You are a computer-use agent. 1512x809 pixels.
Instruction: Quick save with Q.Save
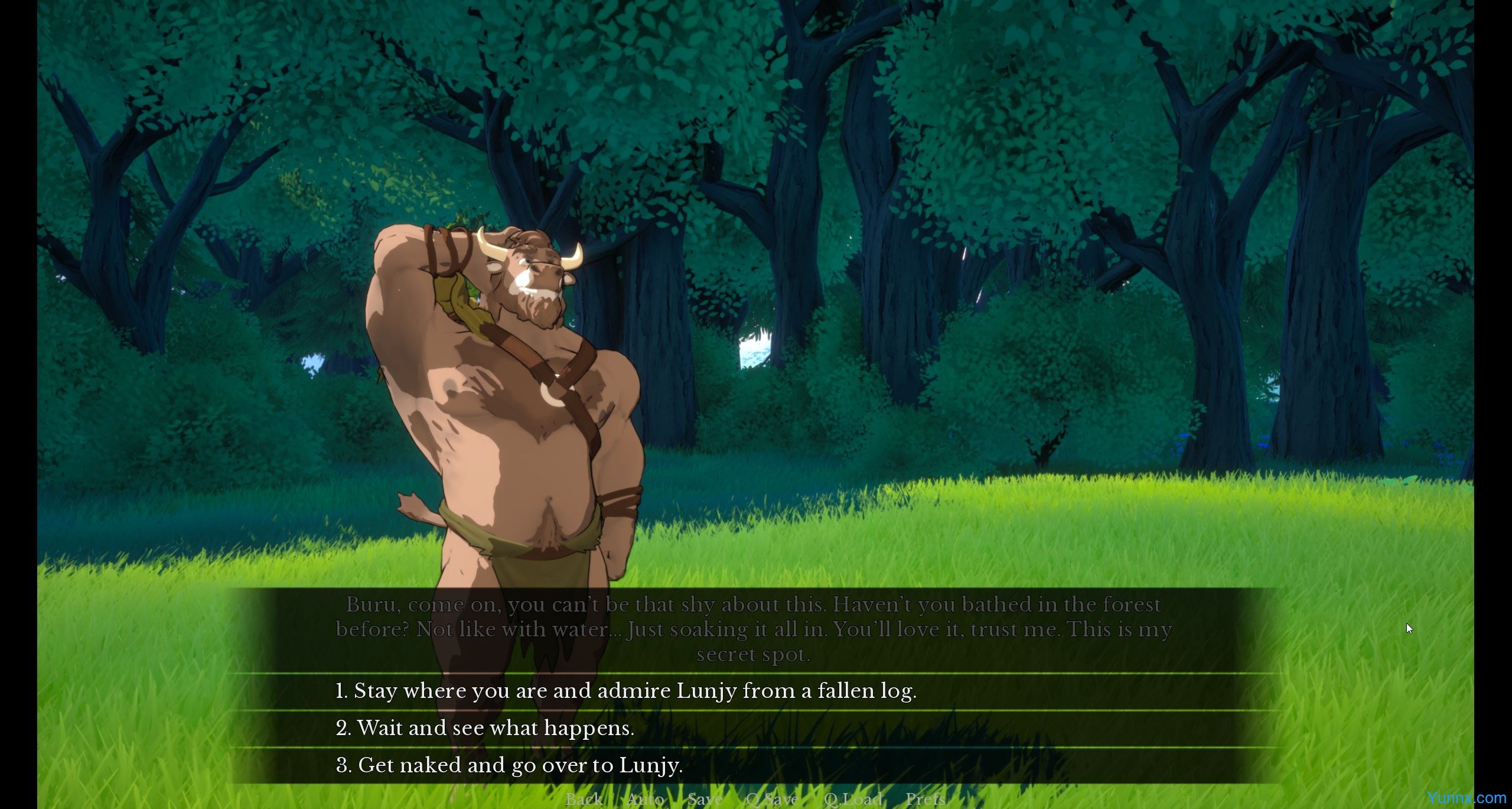click(x=772, y=800)
